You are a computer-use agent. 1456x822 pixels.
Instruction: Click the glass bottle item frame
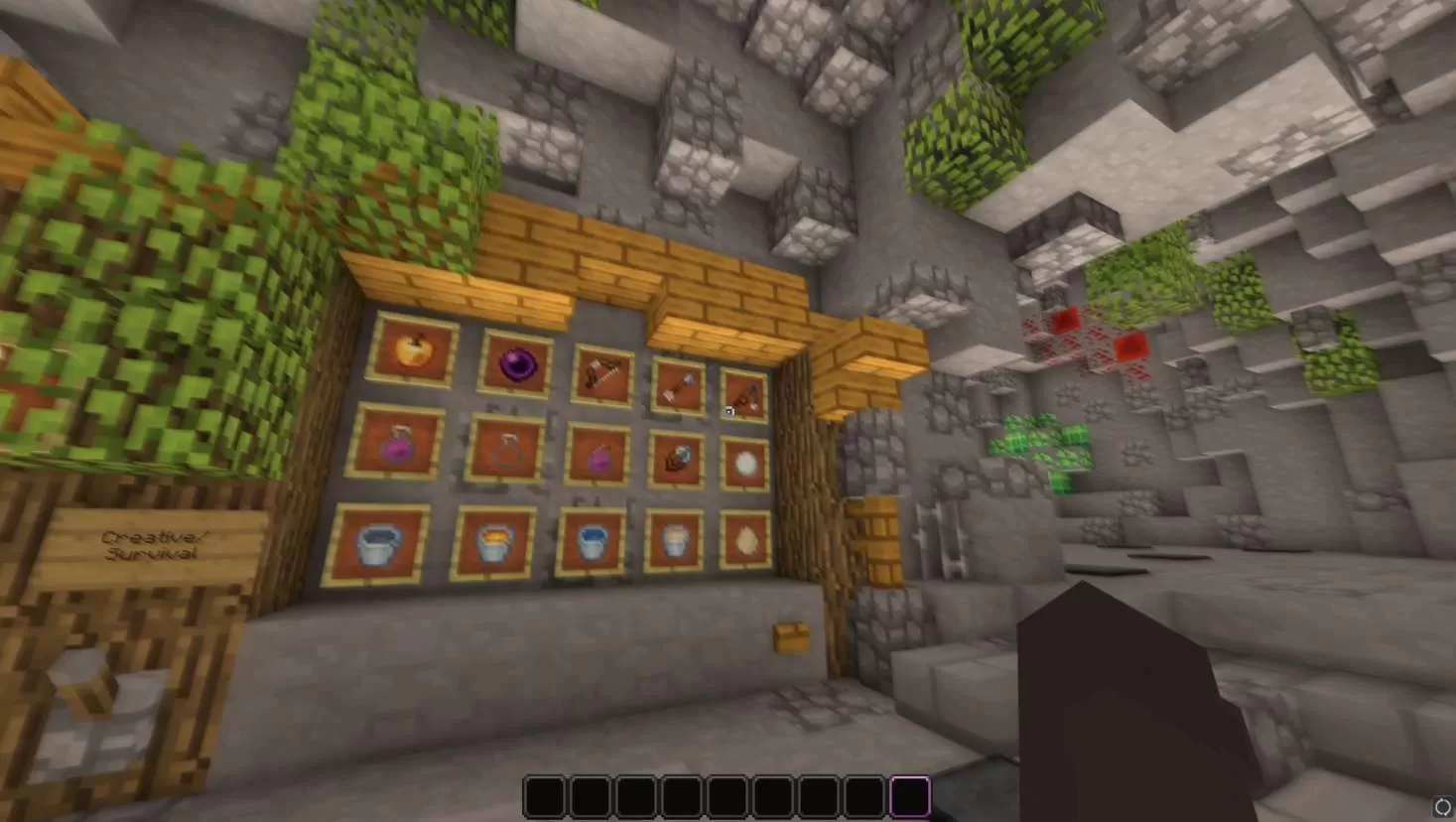click(x=508, y=452)
